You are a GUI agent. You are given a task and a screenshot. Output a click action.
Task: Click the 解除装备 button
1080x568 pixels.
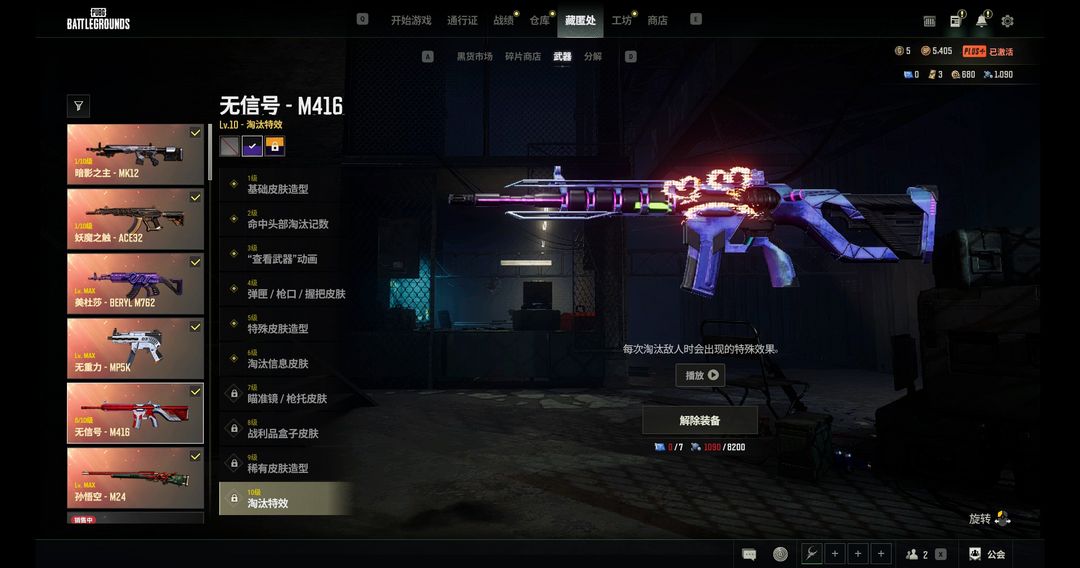click(x=699, y=420)
